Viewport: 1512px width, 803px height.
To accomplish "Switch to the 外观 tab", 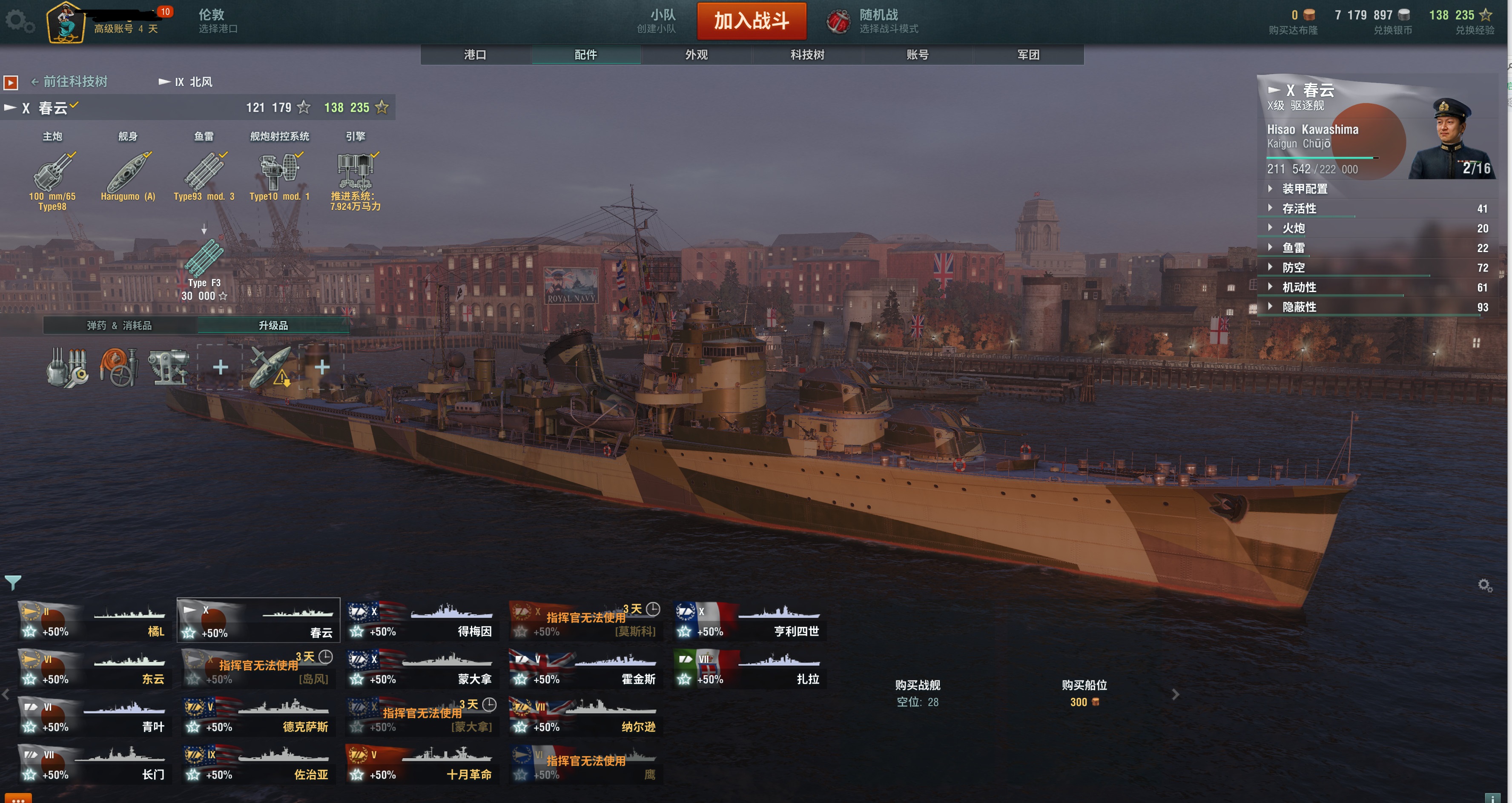I will (696, 54).
